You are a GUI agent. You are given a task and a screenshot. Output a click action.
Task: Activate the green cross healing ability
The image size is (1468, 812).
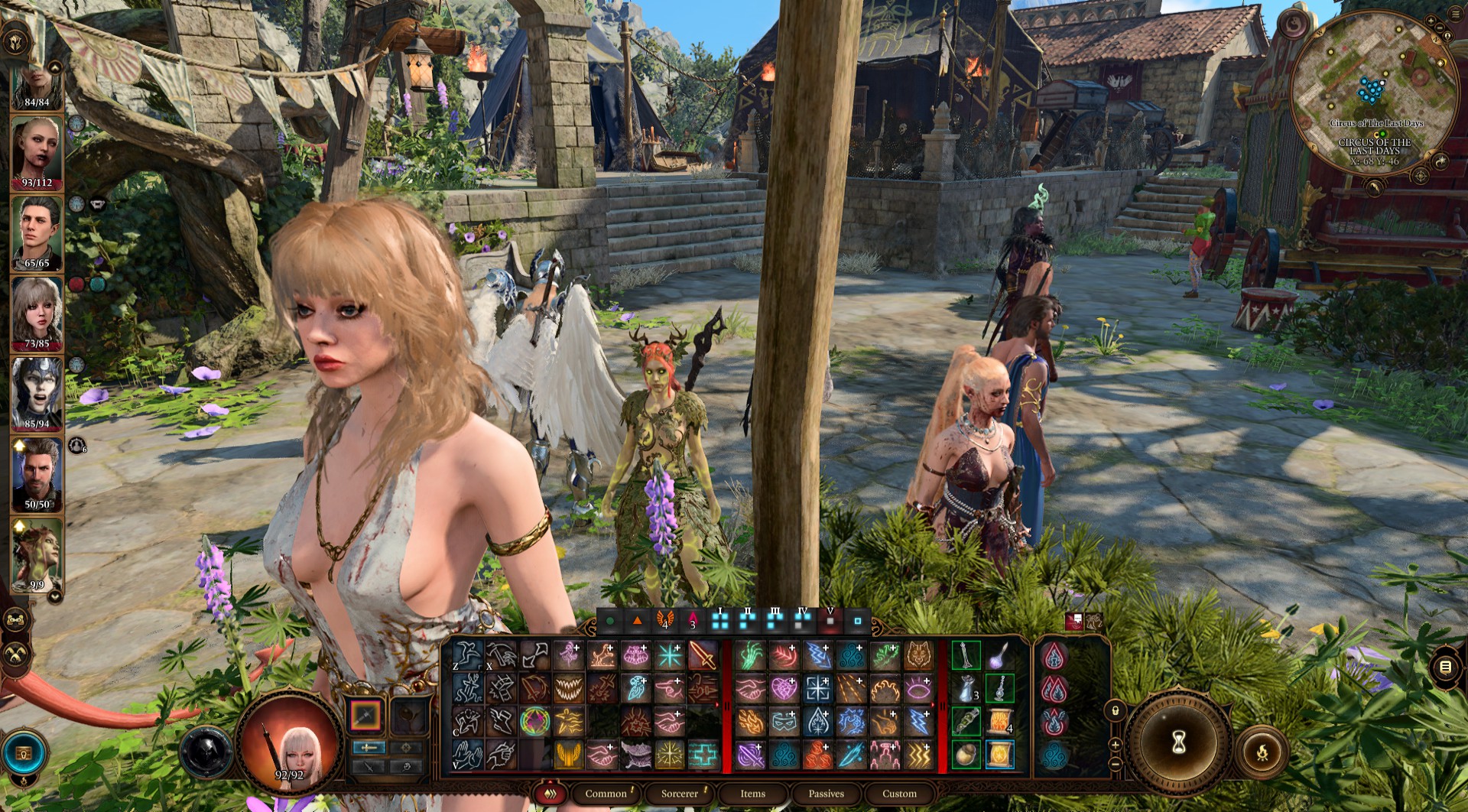[703, 755]
